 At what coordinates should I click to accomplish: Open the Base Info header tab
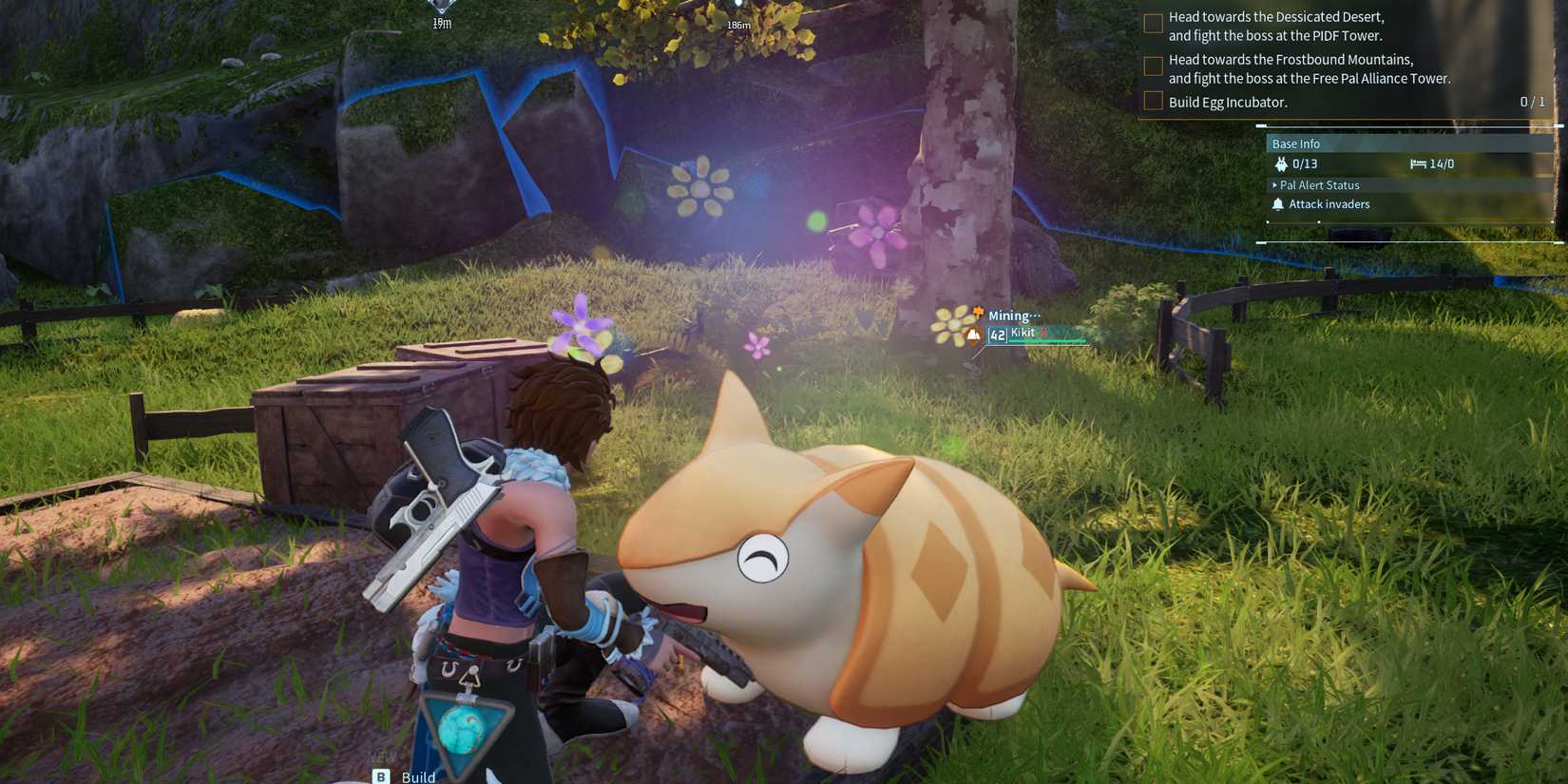(x=1295, y=143)
